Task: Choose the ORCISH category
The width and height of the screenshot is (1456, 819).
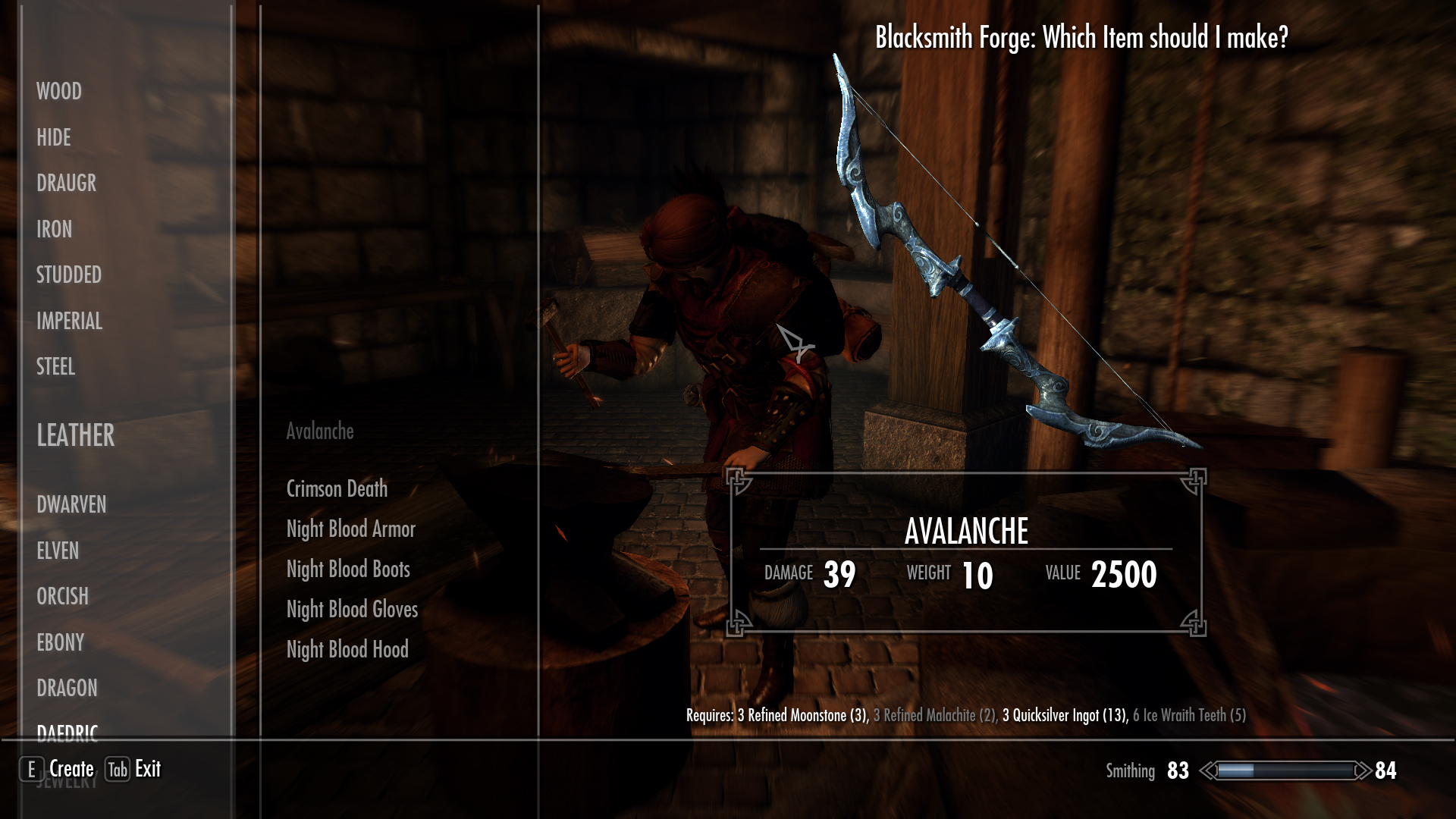Action: [x=63, y=596]
